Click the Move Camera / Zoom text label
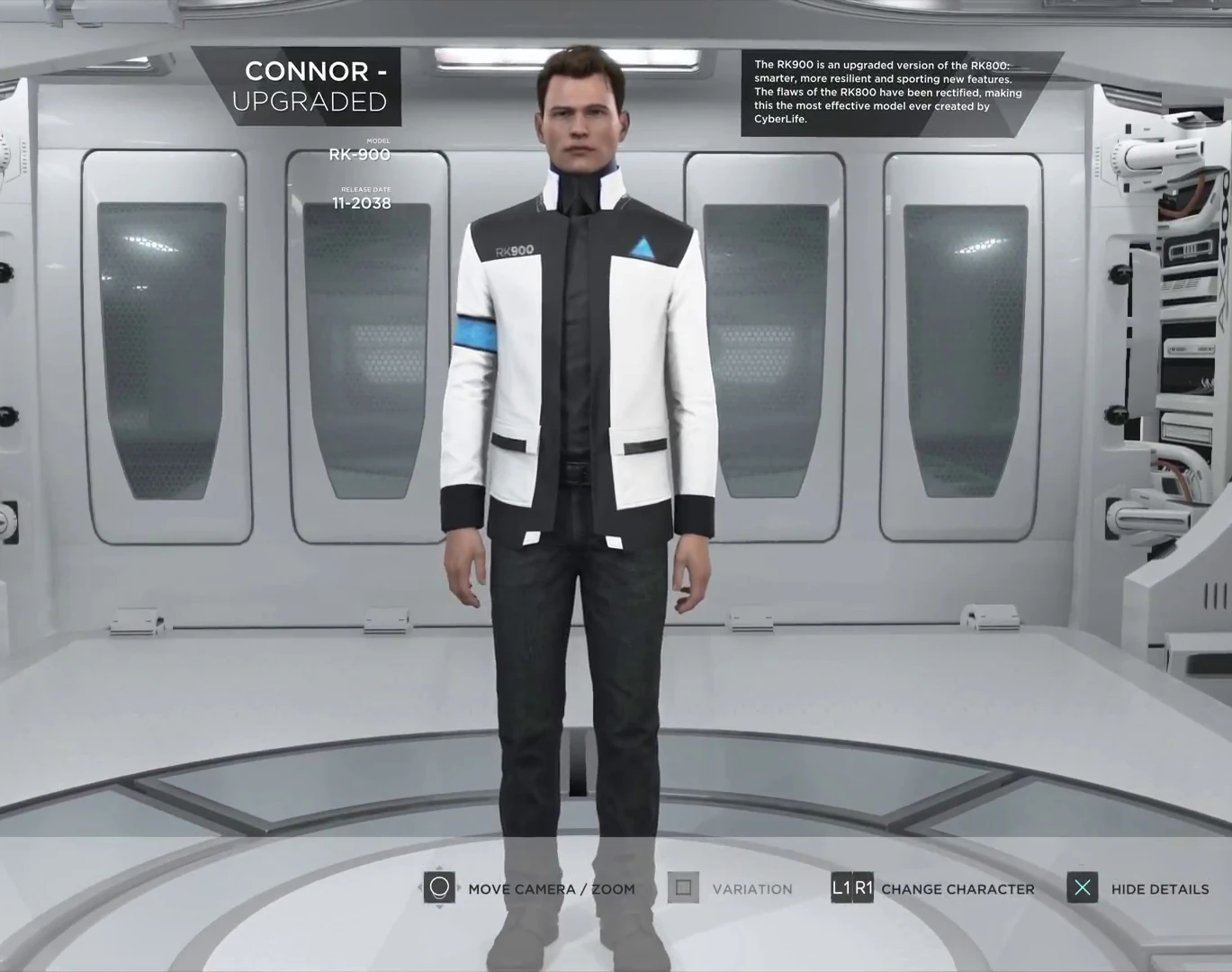This screenshot has width=1232, height=972. point(552,888)
